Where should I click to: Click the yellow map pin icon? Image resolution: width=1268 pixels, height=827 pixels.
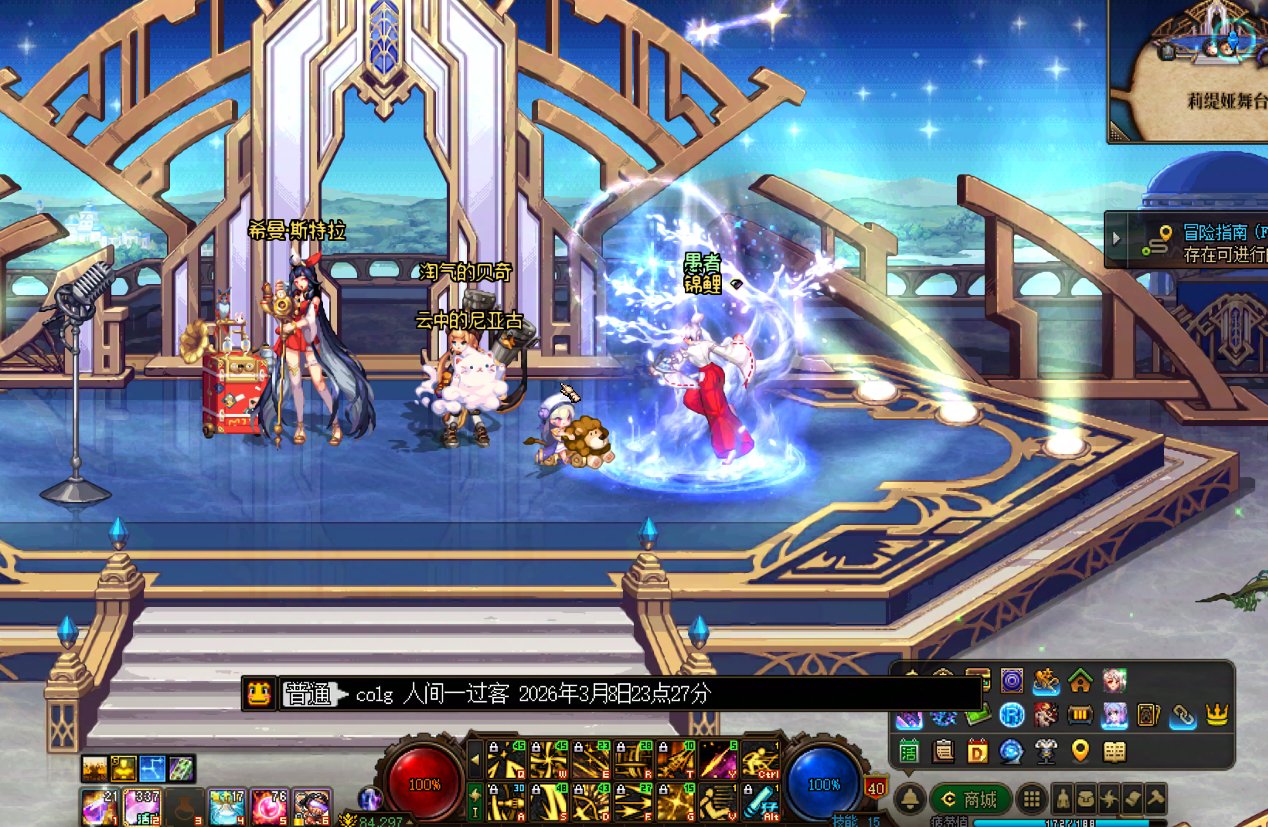click(x=1080, y=750)
